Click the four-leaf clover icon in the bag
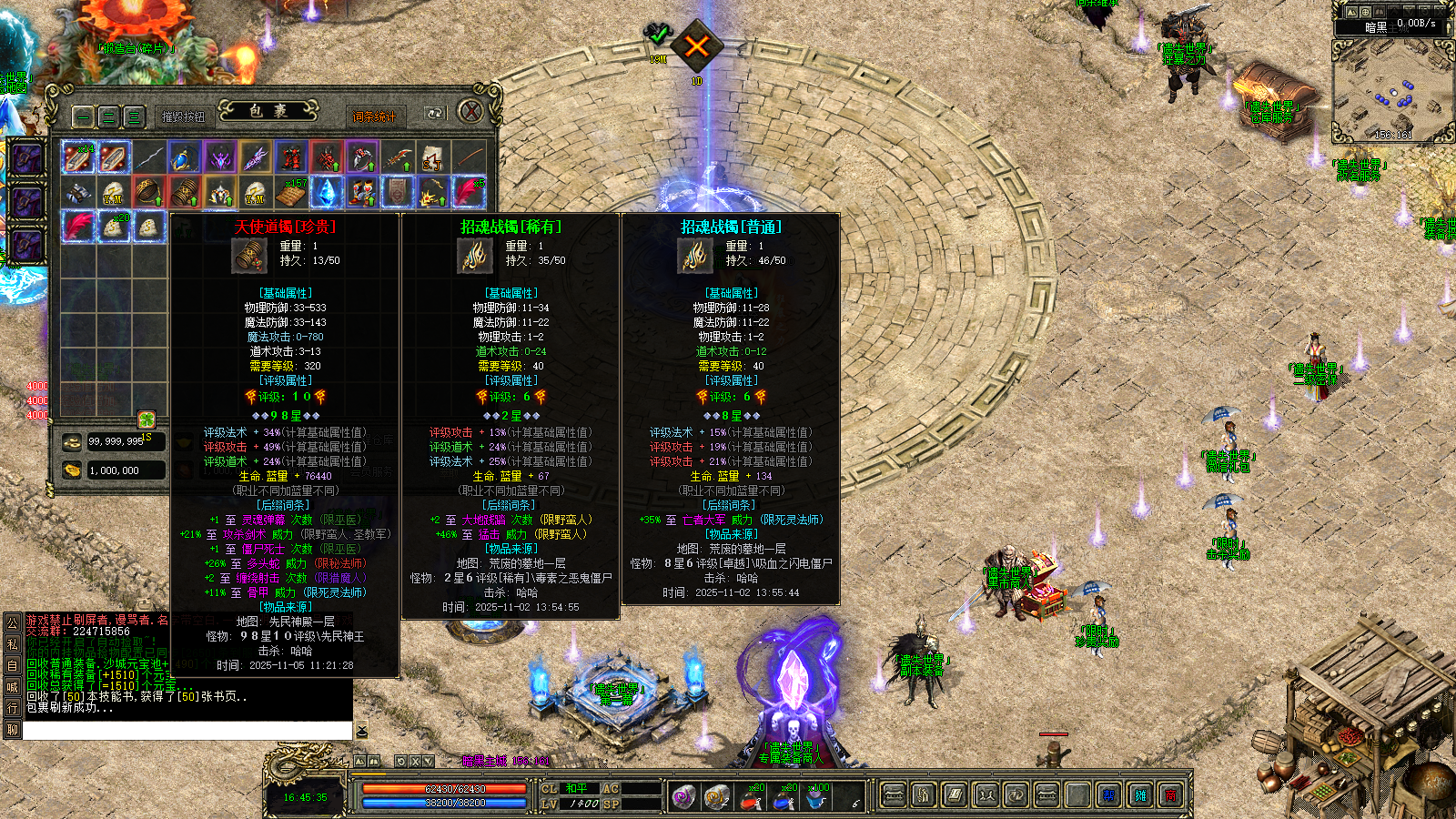This screenshot has height=819, width=1456. (147, 419)
